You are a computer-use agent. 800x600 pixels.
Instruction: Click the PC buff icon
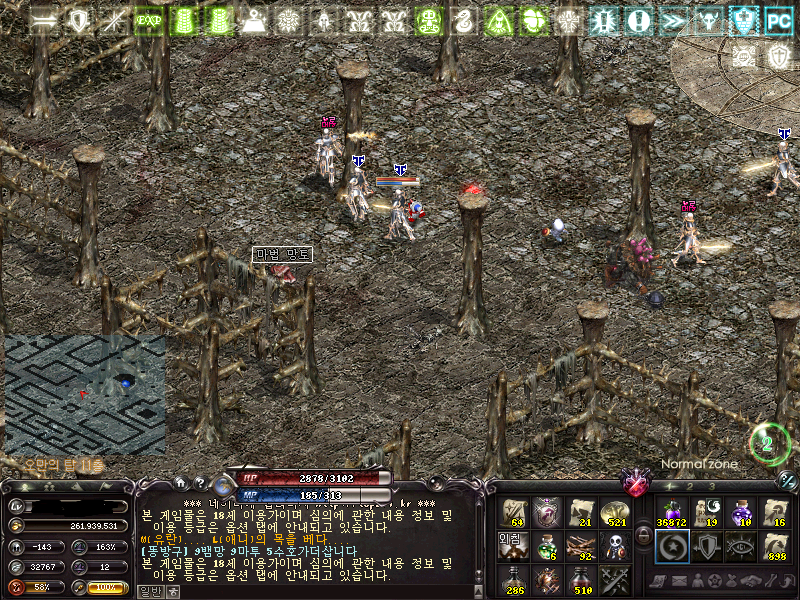[x=778, y=20]
